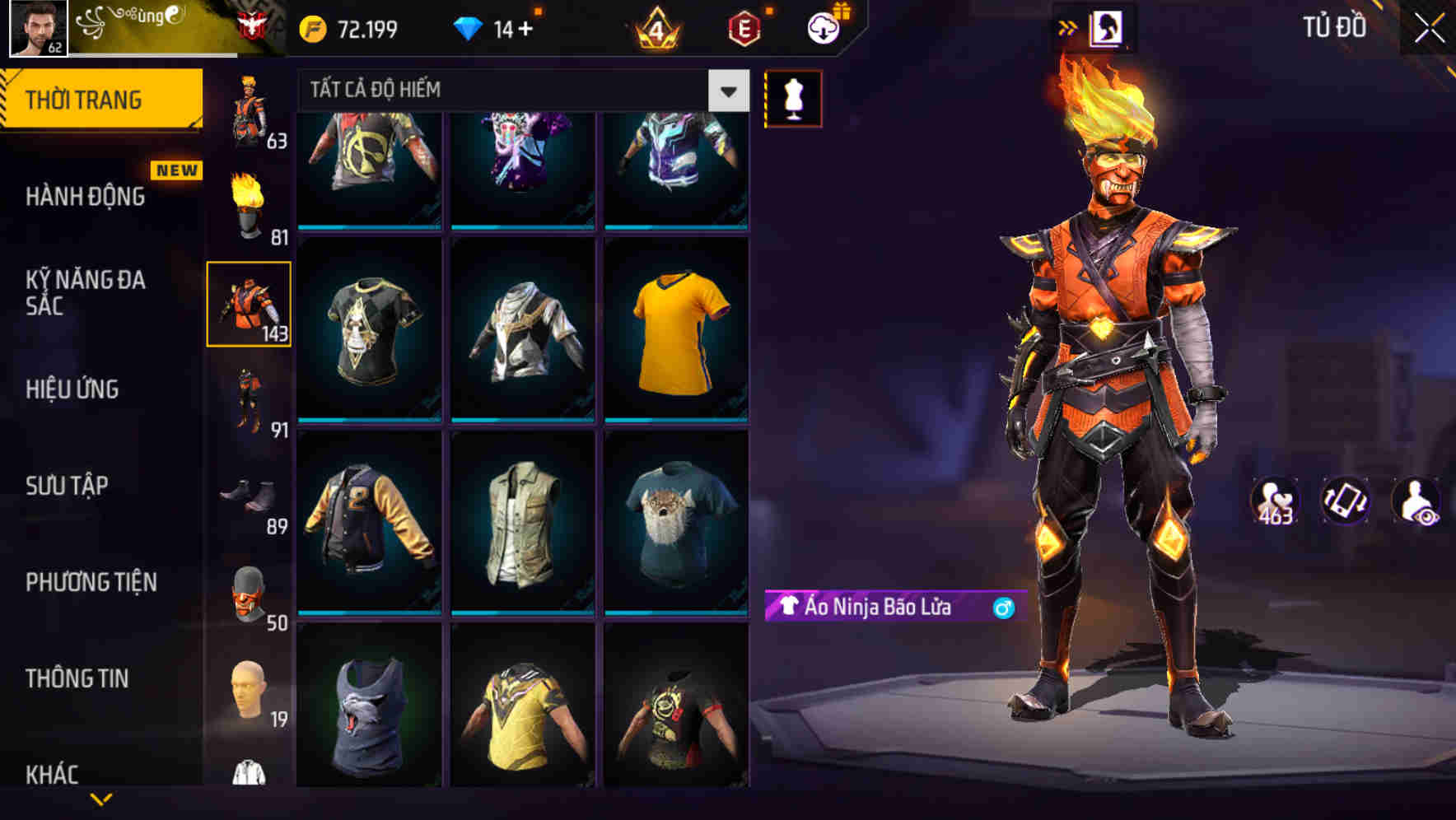1456x820 pixels.
Task: Switch to the HÀNH ĐỘNG tab
Action: click(x=84, y=198)
